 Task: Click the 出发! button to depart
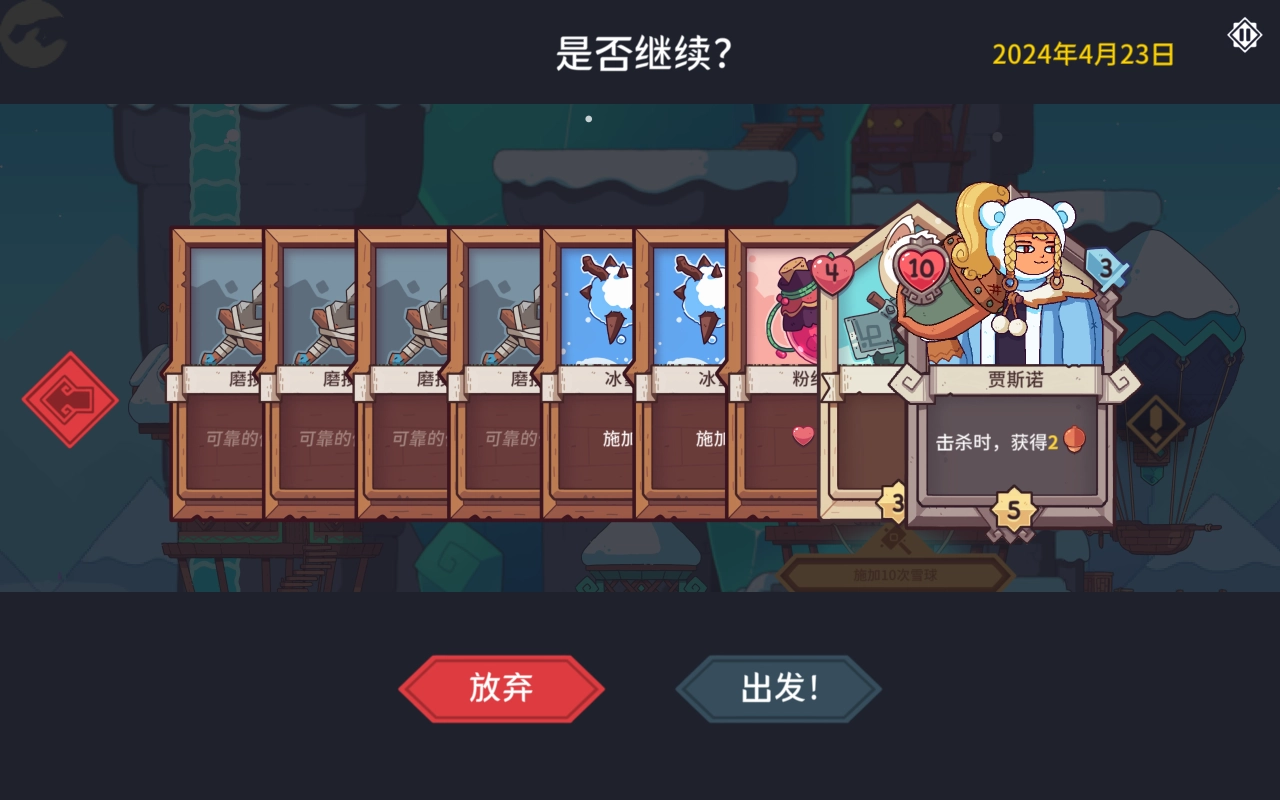778,688
